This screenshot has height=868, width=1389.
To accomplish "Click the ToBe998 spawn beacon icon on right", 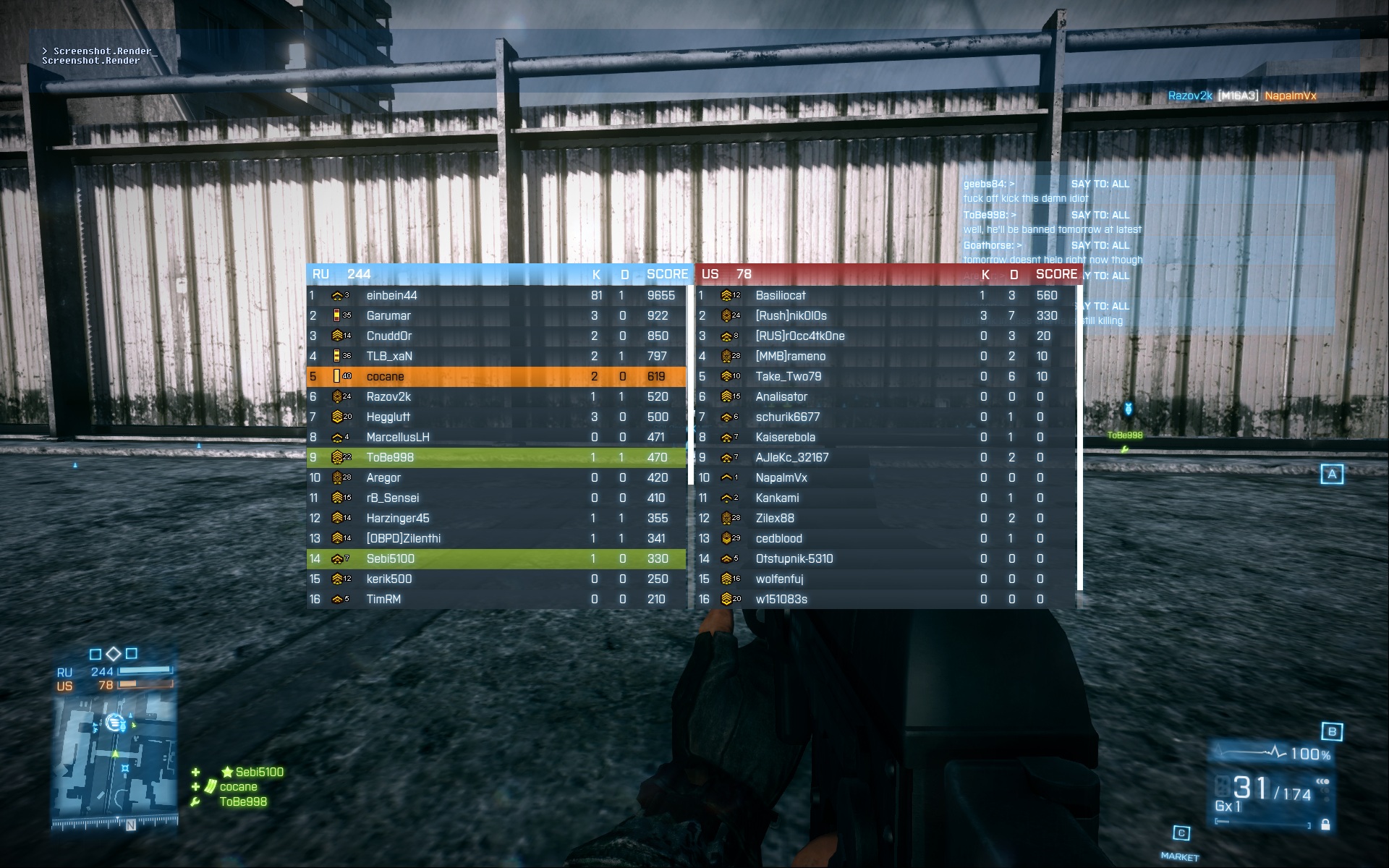I will pyautogui.click(x=1128, y=408).
